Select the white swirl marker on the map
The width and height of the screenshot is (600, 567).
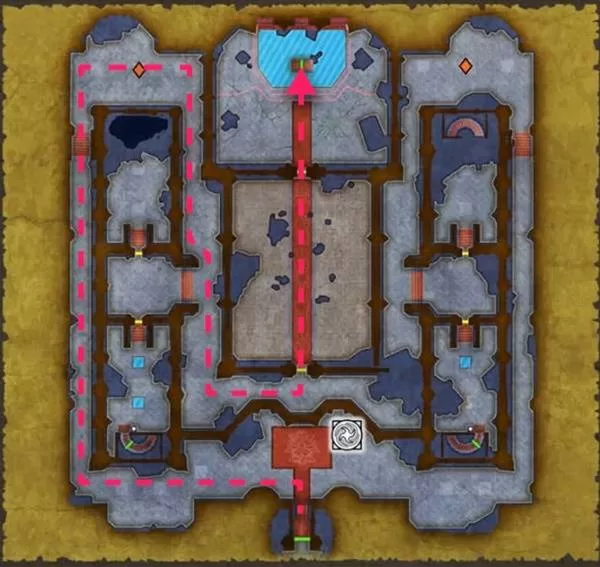[344, 437]
